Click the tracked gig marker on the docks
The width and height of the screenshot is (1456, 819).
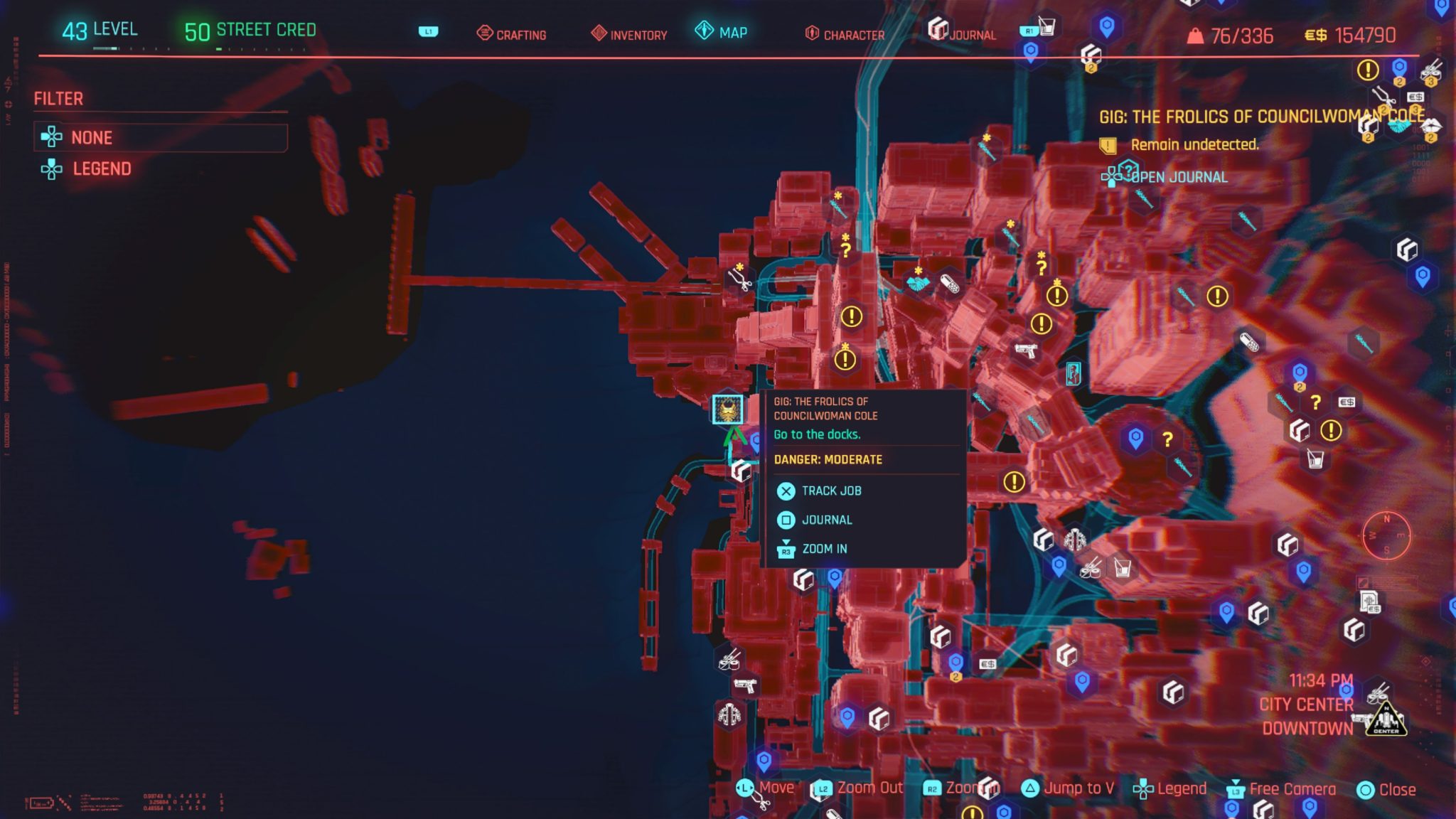point(727,409)
